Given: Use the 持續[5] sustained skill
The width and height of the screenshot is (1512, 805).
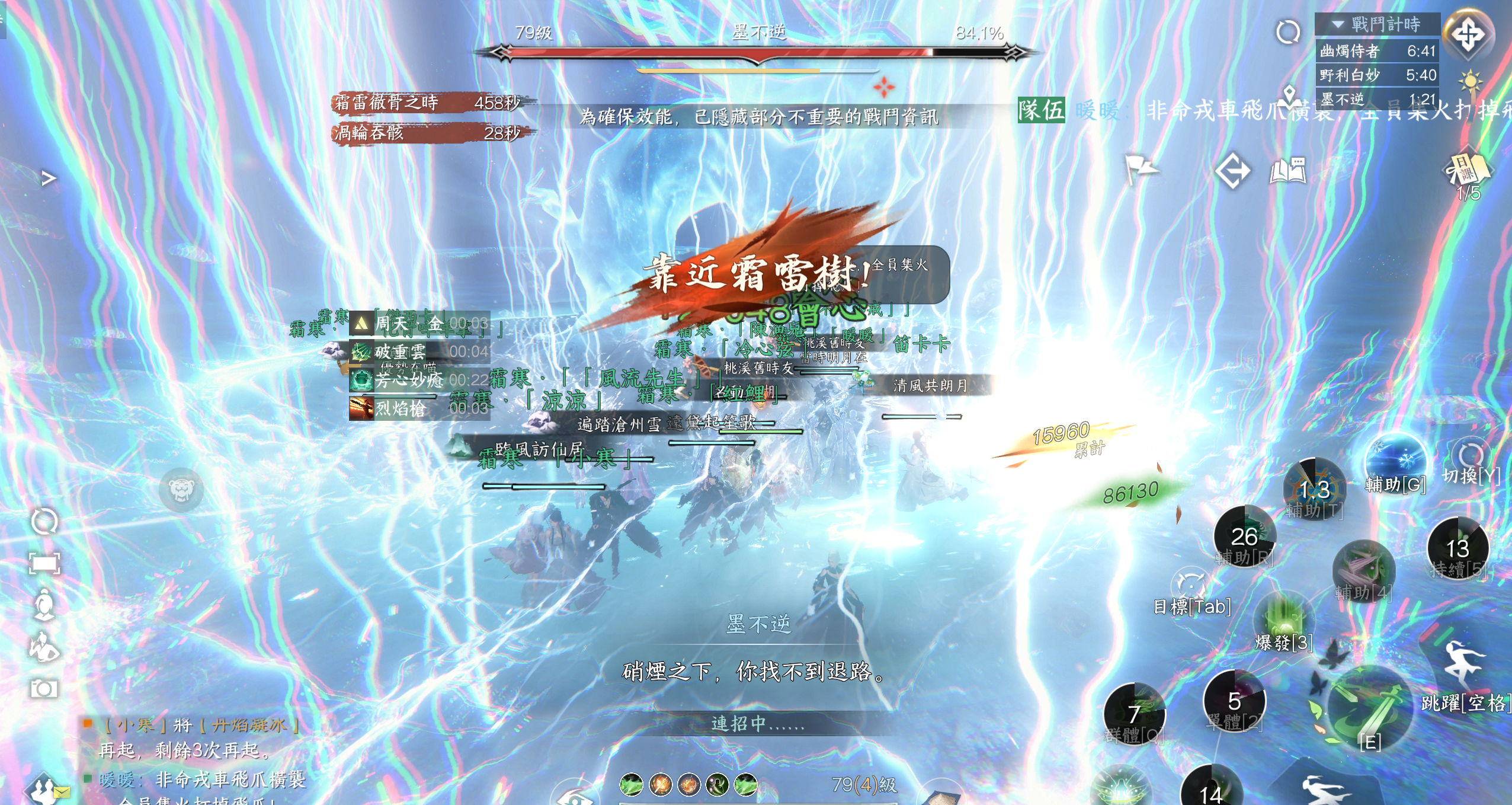Looking at the screenshot, I should (x=1457, y=549).
